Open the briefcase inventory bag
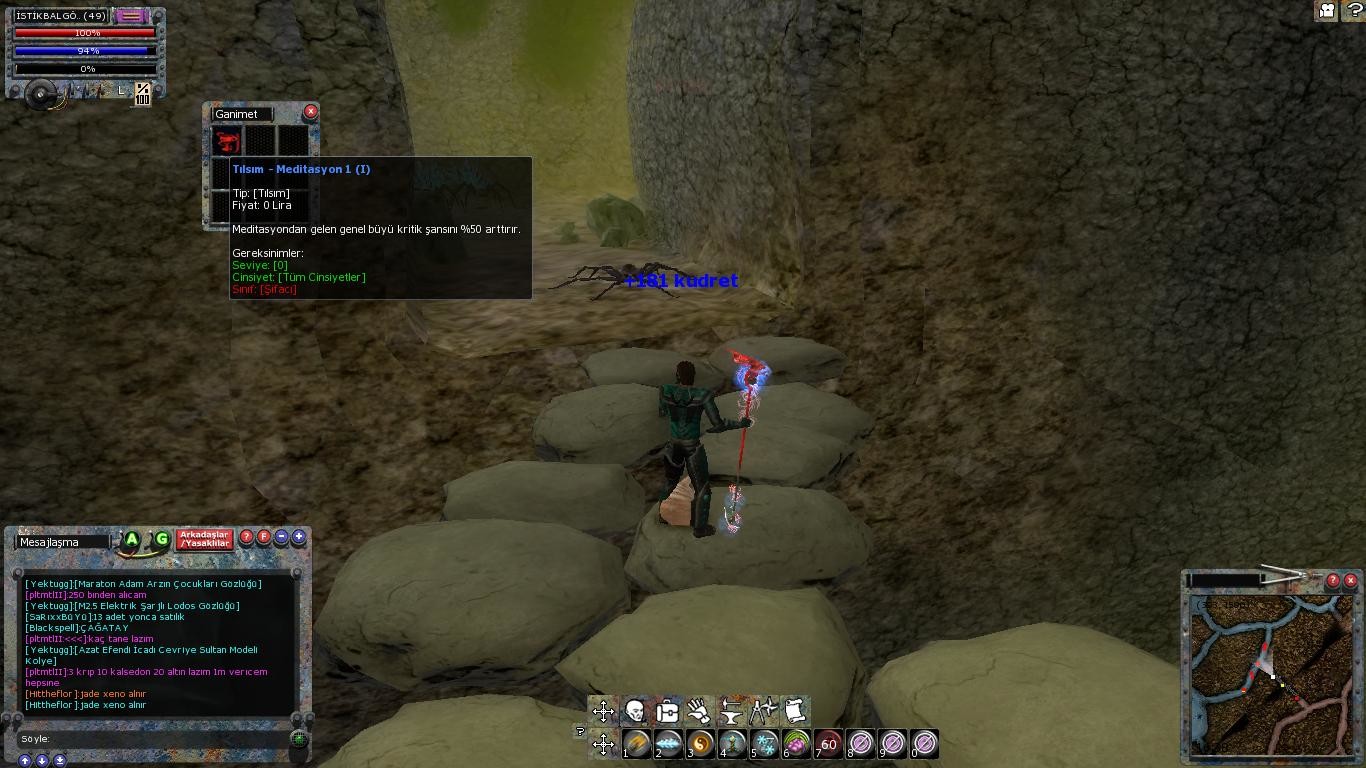Viewport: 1366px width, 768px height. tap(667, 711)
